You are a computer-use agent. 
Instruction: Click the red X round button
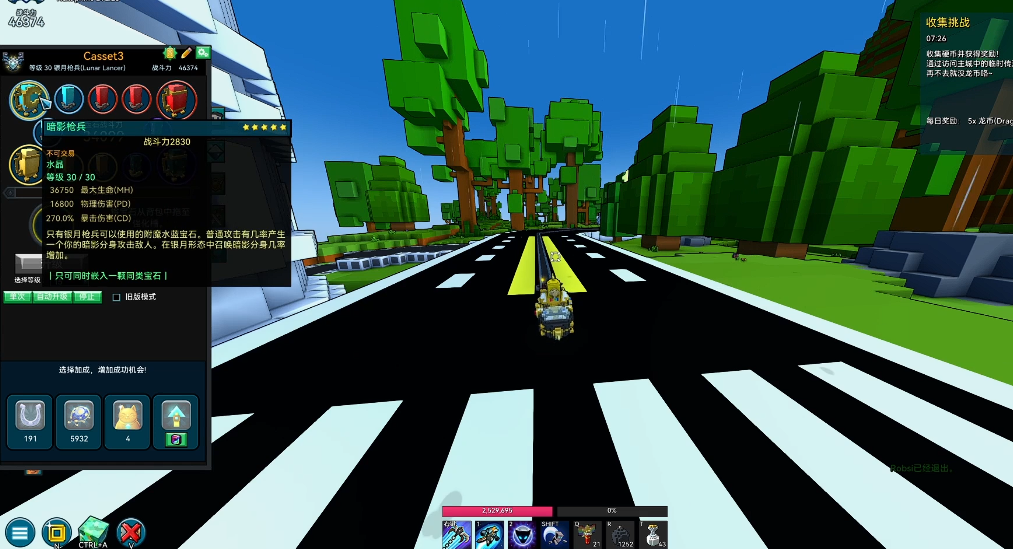131,531
